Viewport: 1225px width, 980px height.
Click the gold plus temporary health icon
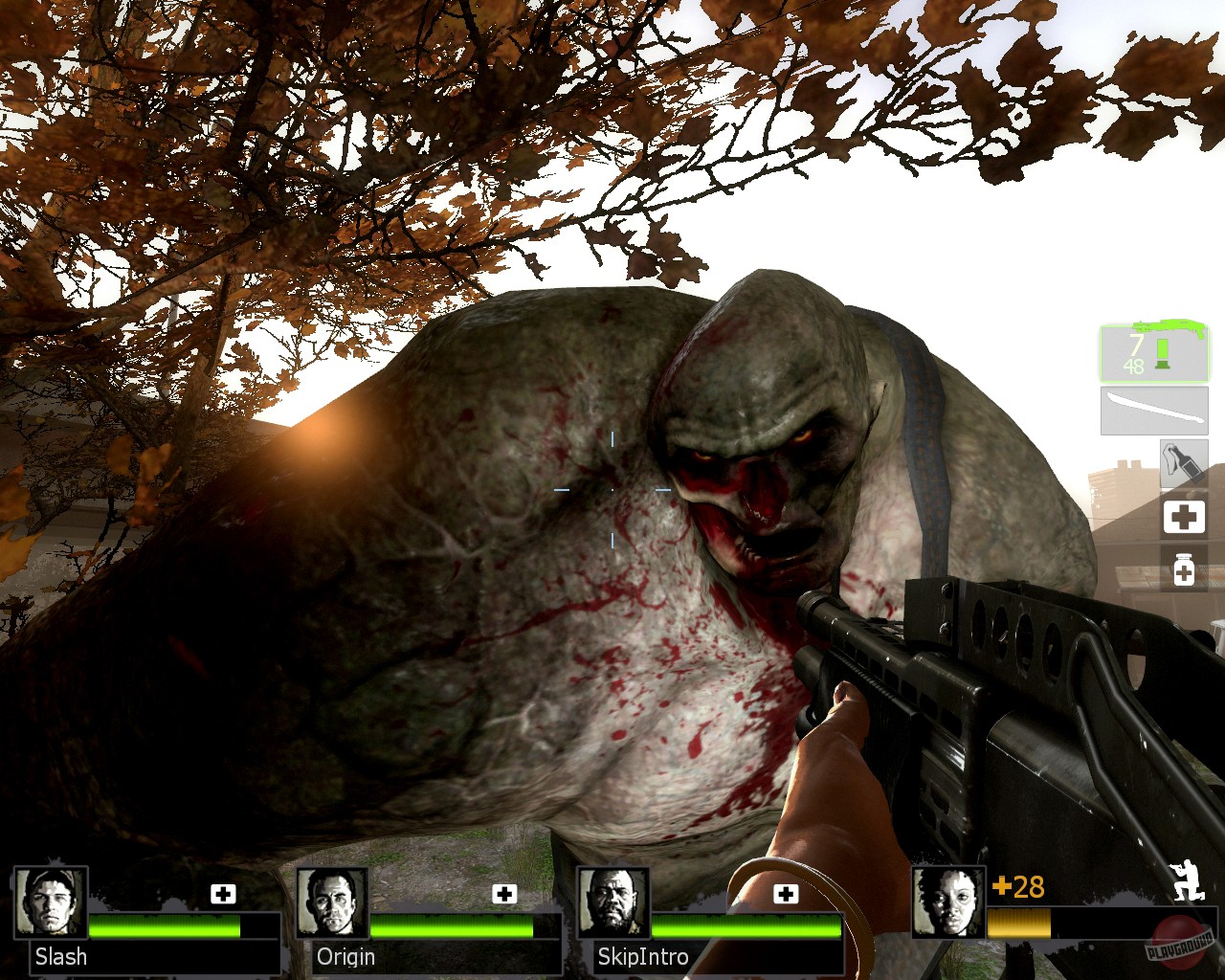(1001, 887)
